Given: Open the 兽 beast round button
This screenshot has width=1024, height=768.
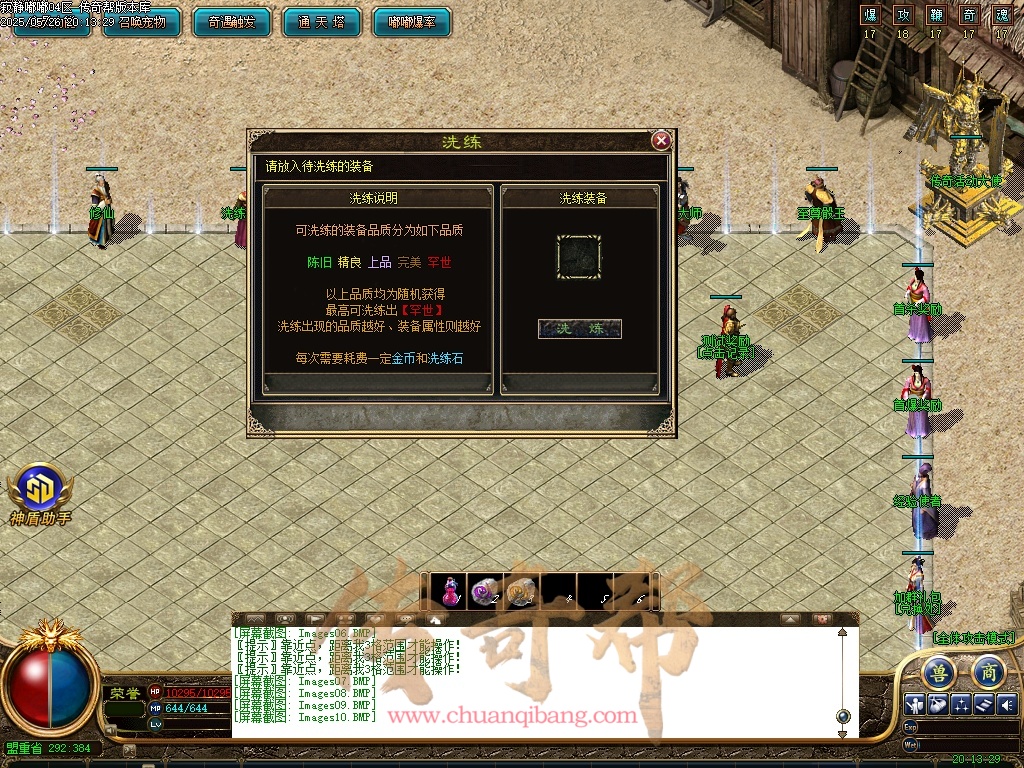Looking at the screenshot, I should [939, 672].
